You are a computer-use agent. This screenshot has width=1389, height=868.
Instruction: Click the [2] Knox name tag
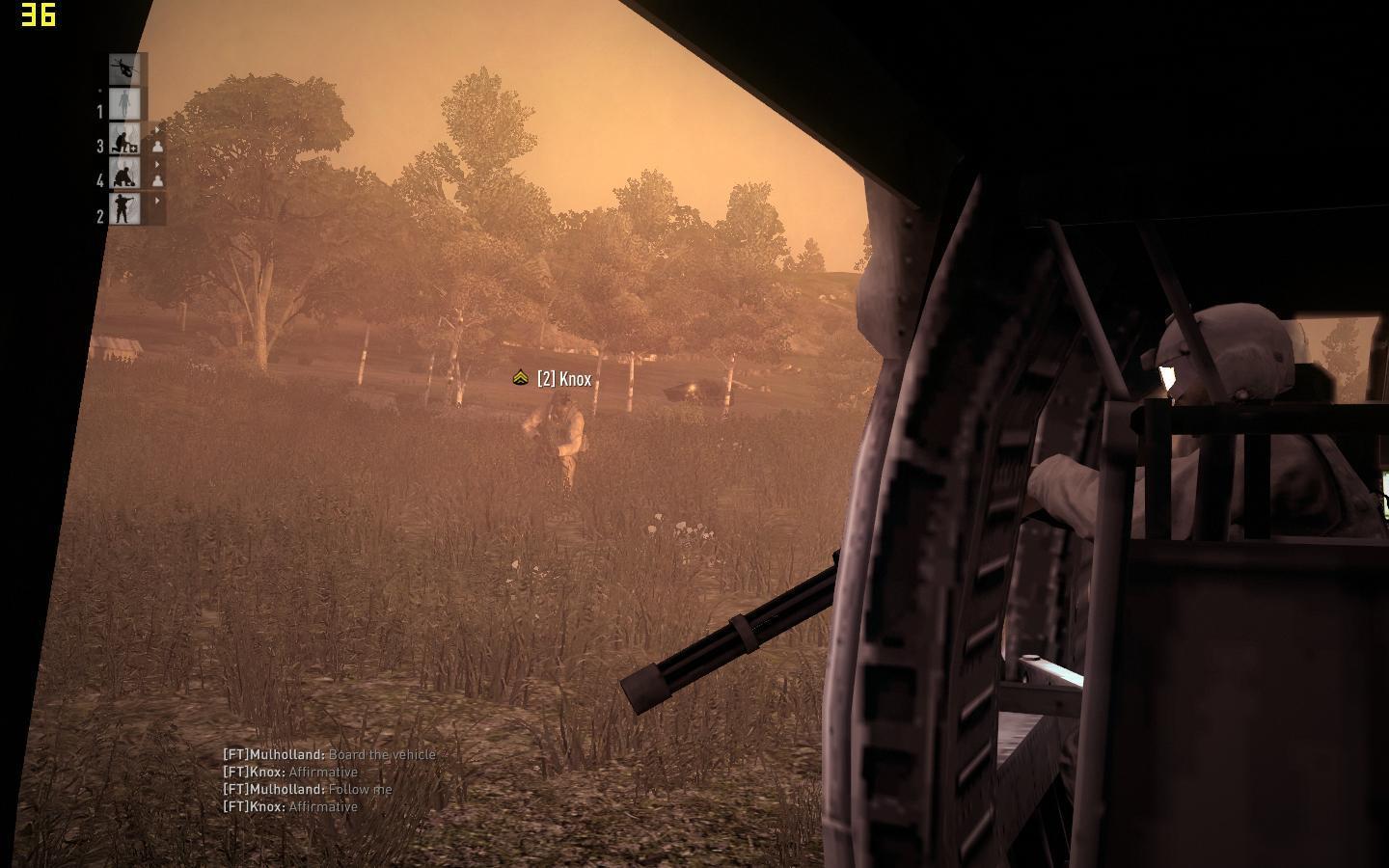[x=563, y=379]
